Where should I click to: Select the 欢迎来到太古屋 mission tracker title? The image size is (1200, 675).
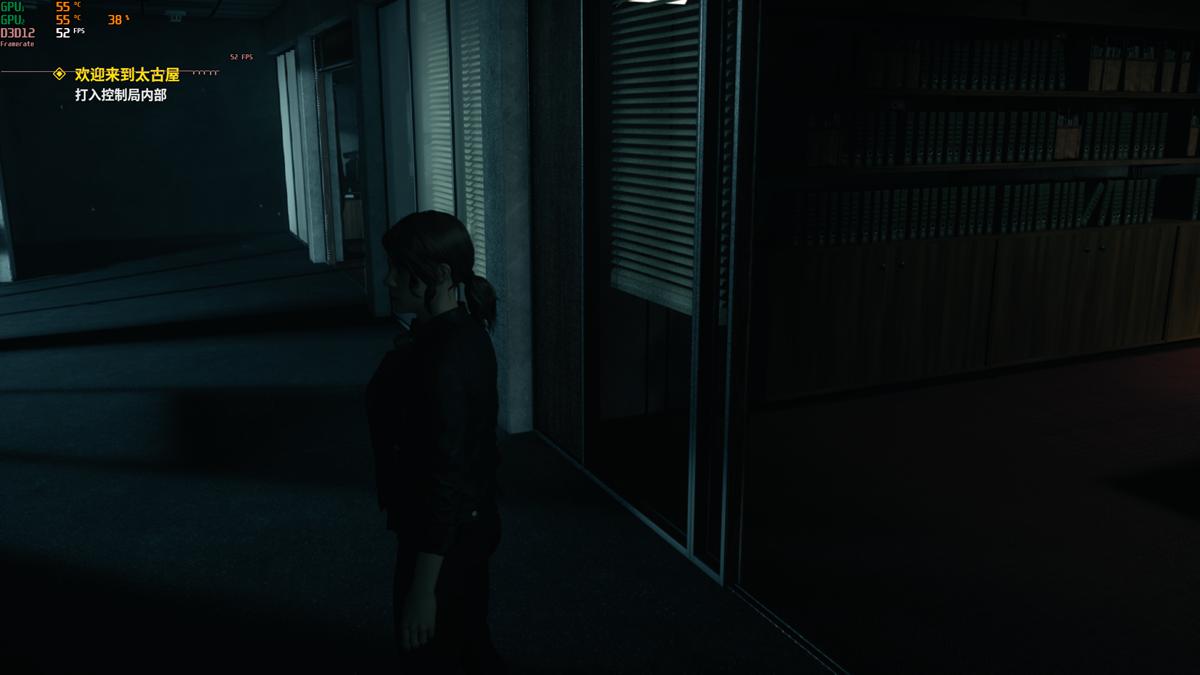127,75
